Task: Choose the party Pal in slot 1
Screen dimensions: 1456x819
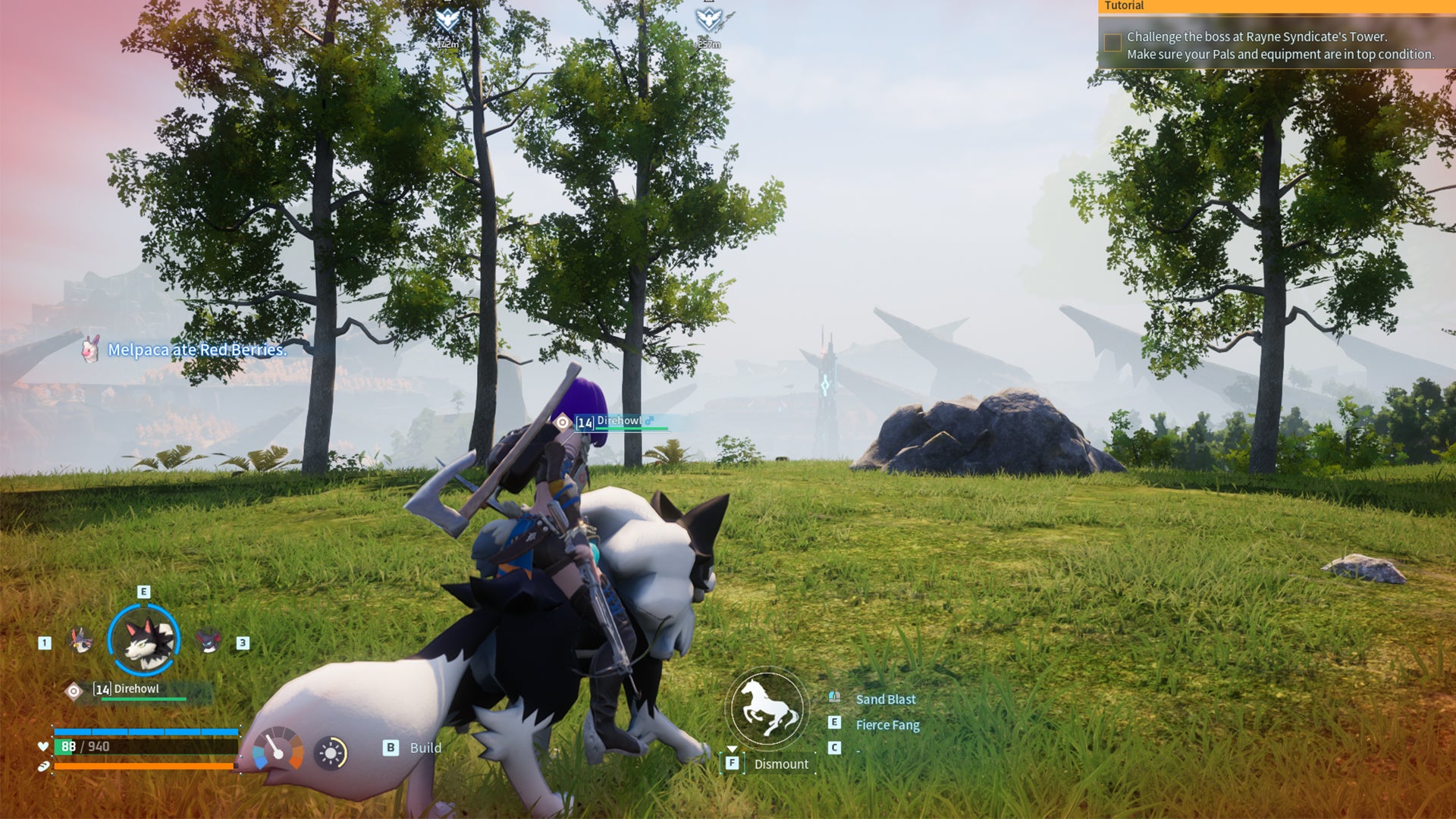Action: 80,642
